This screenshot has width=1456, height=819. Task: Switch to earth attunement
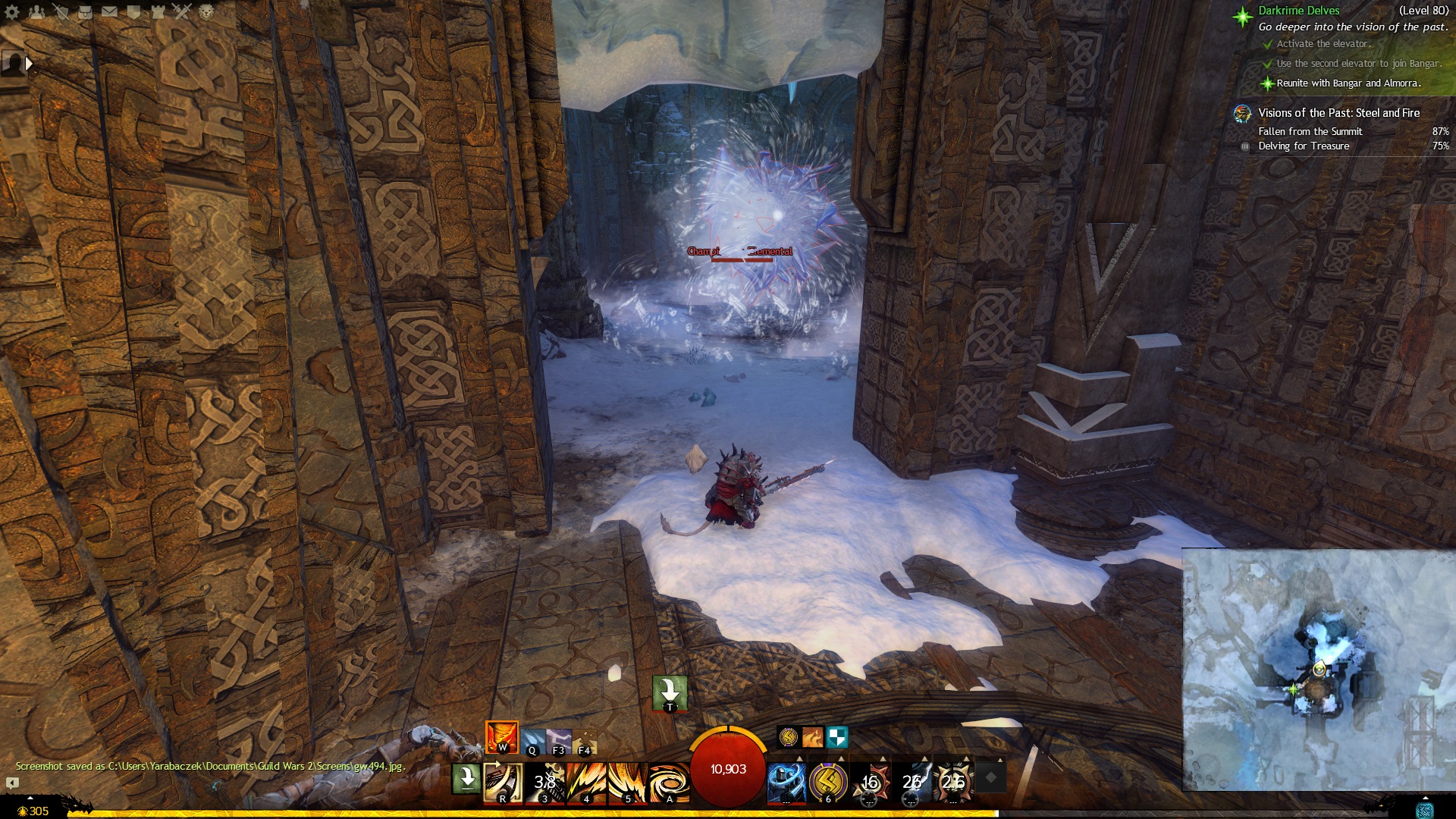click(x=585, y=741)
